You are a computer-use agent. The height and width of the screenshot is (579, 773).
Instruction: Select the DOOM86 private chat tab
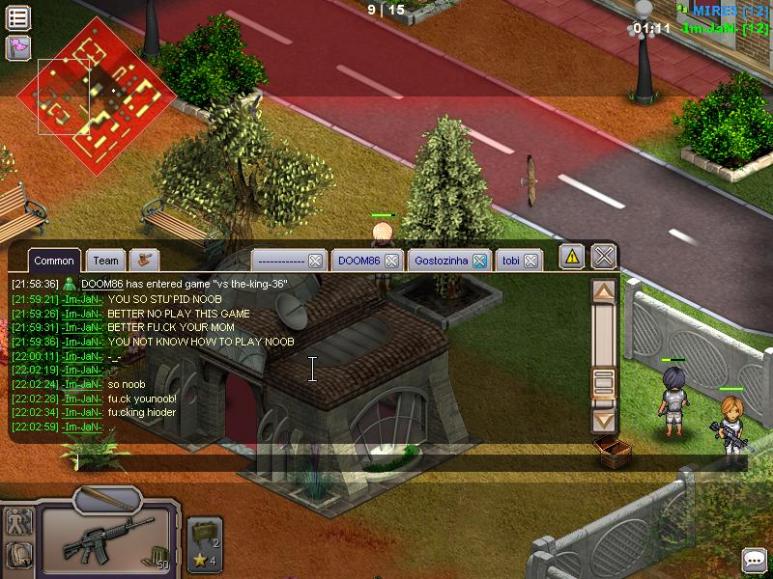[x=358, y=260]
